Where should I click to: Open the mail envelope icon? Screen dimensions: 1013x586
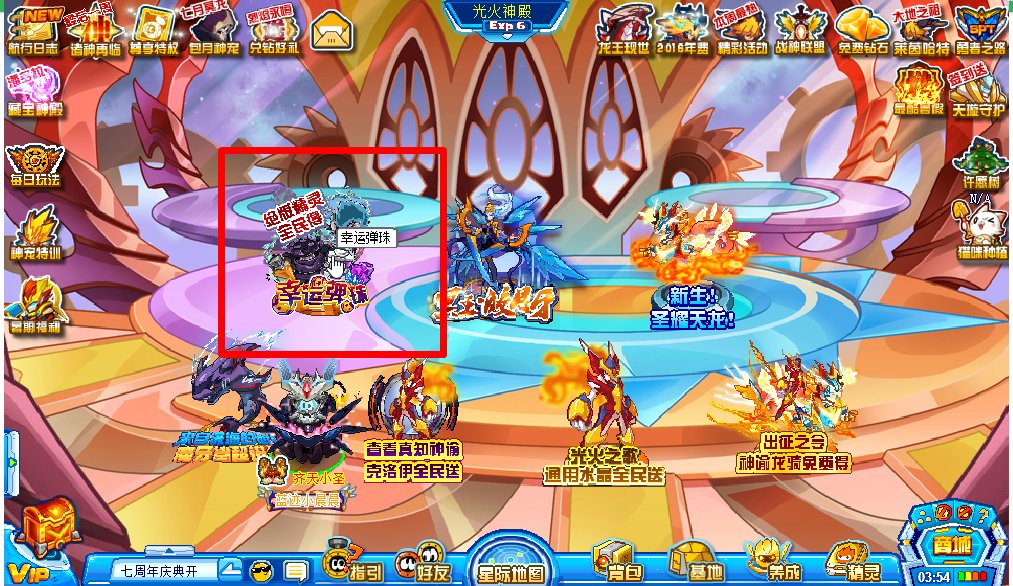pyautogui.click(x=330, y=32)
